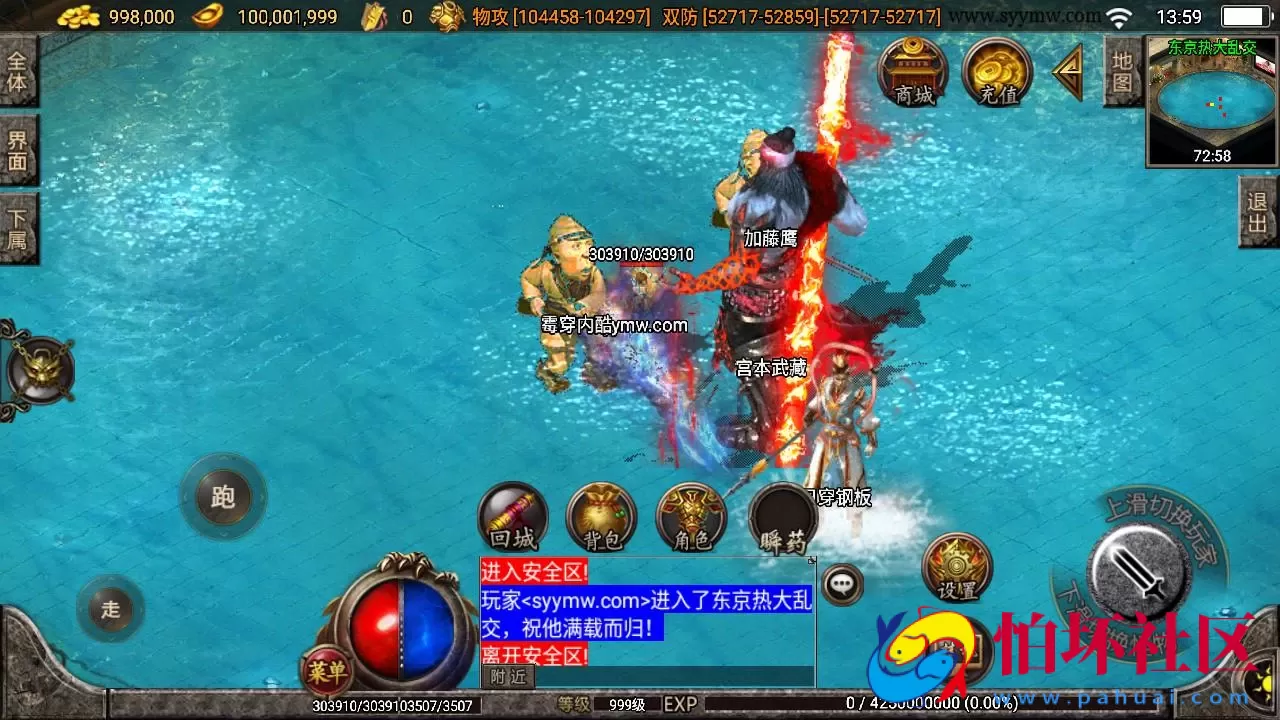The width and height of the screenshot is (1280, 720).
Task: Open the 商城 mall icon
Action: pyautogui.click(x=913, y=70)
